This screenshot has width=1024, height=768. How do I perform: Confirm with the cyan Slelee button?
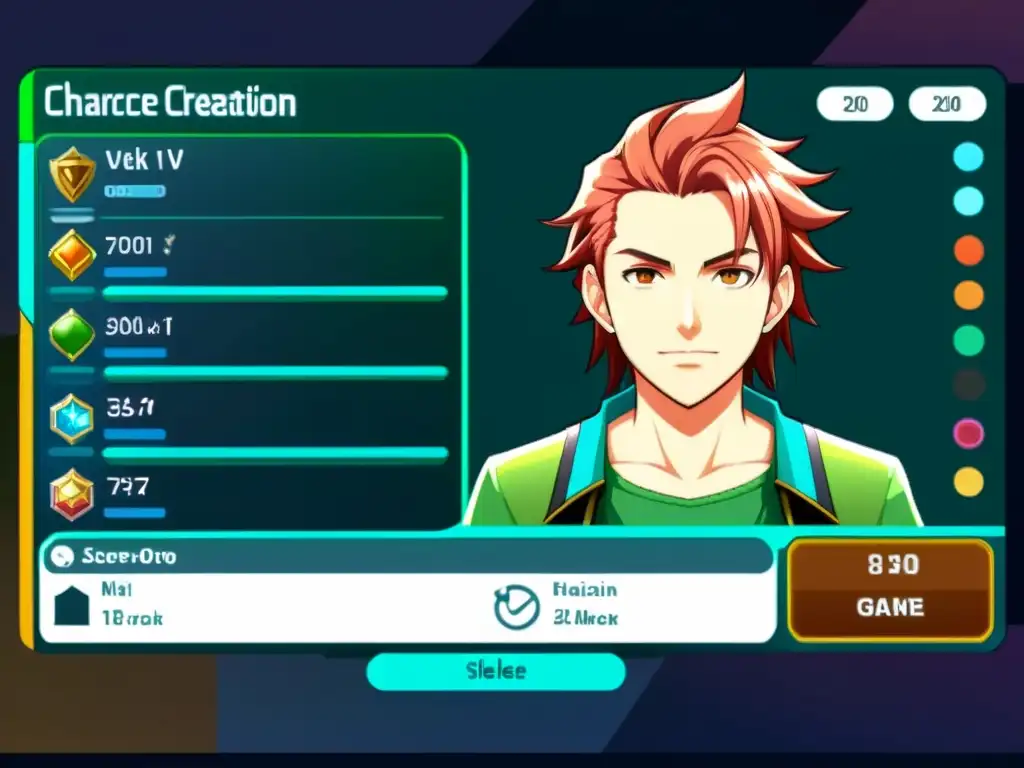click(x=496, y=671)
